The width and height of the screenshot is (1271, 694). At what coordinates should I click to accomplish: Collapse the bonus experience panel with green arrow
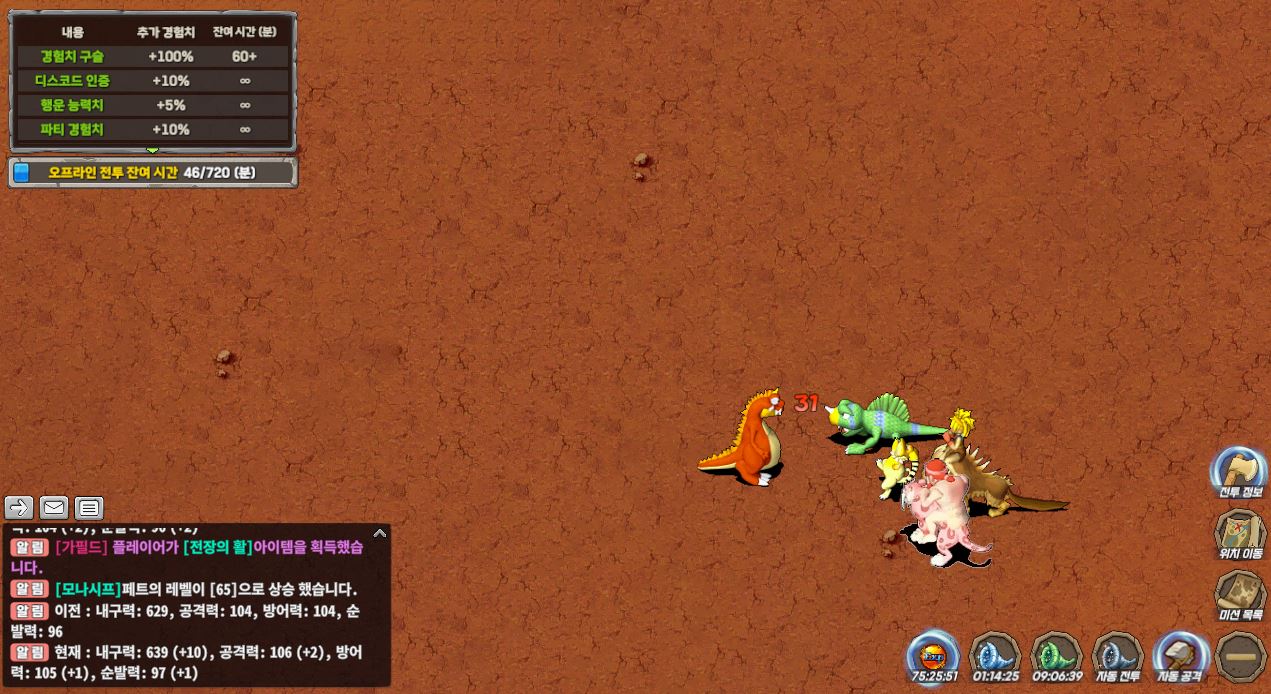(153, 150)
